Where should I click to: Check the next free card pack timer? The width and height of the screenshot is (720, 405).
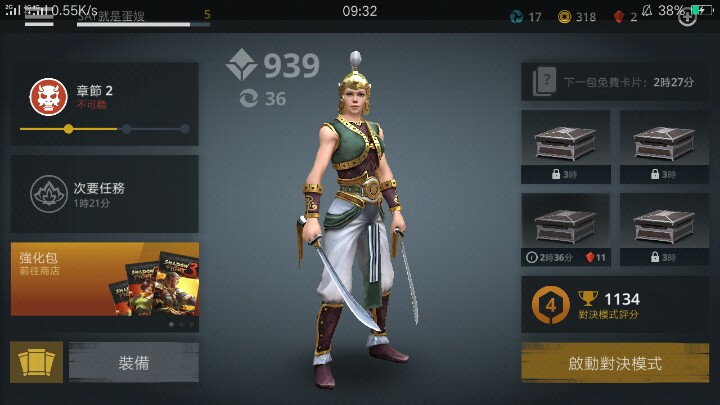coord(614,82)
